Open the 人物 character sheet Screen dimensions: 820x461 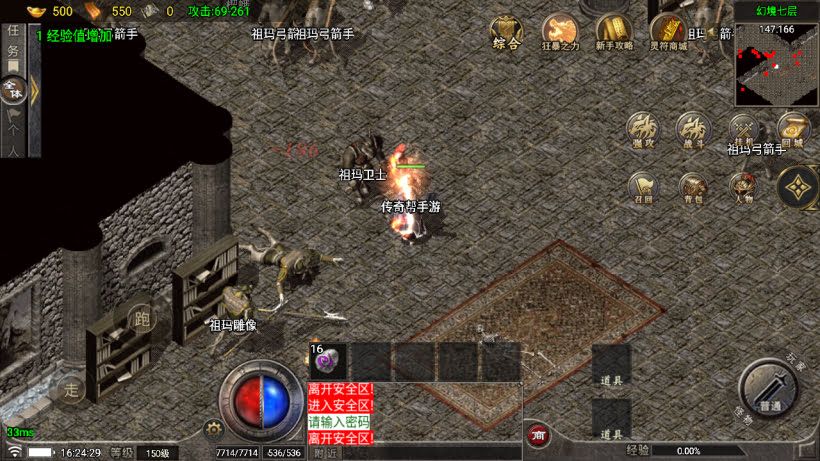pos(742,188)
